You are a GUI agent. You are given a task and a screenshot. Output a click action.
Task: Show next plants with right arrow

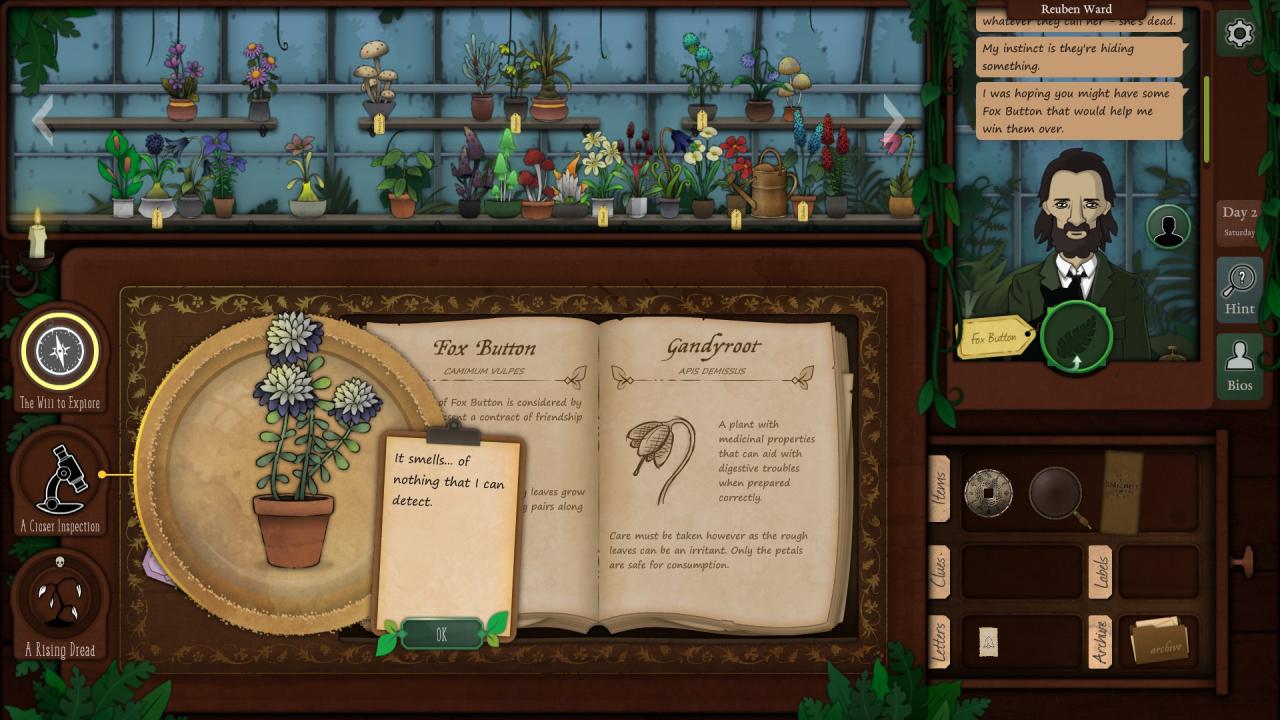coord(893,121)
